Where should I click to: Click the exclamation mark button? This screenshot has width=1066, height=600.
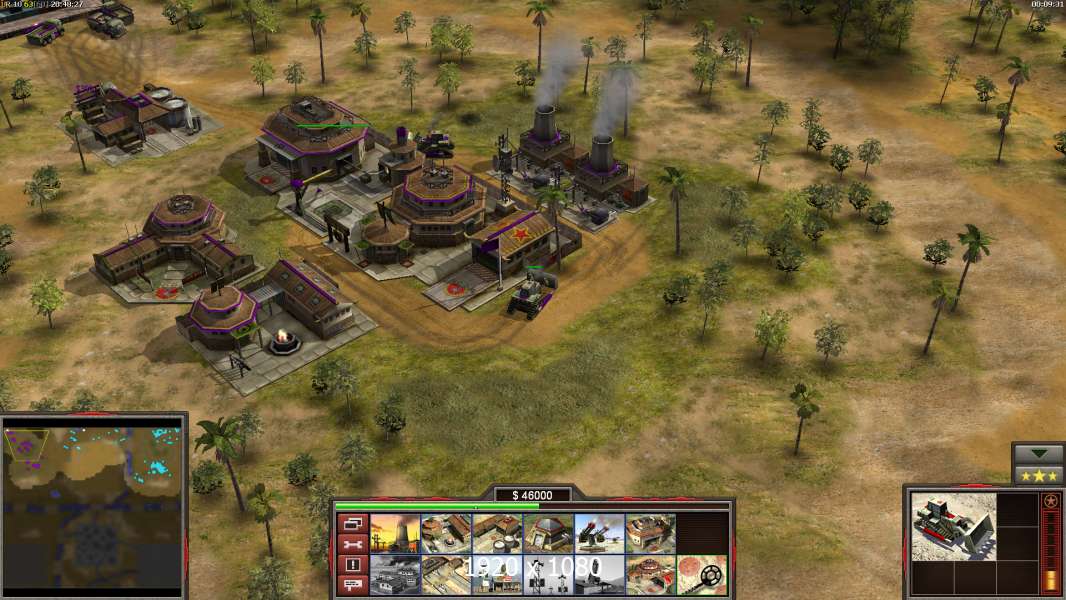pyautogui.click(x=351, y=565)
